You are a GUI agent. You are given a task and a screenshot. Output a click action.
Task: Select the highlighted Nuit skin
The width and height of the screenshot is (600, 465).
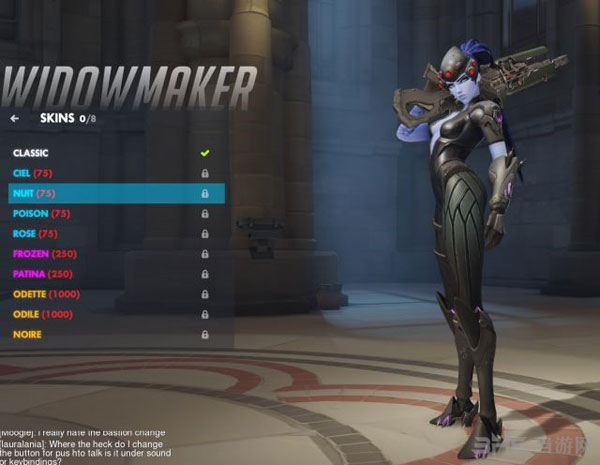33,193
